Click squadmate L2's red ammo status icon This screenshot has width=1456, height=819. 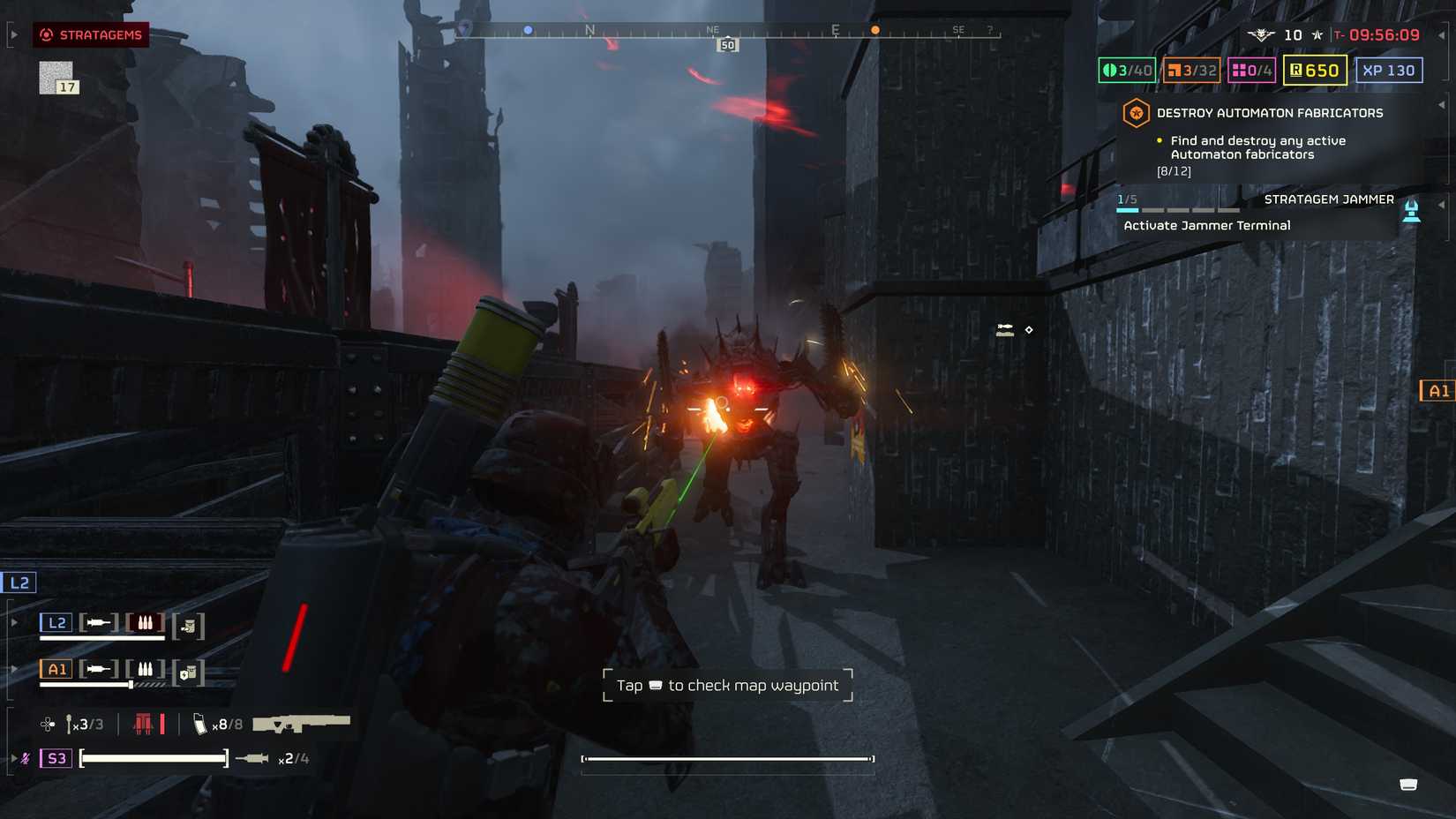tap(145, 623)
